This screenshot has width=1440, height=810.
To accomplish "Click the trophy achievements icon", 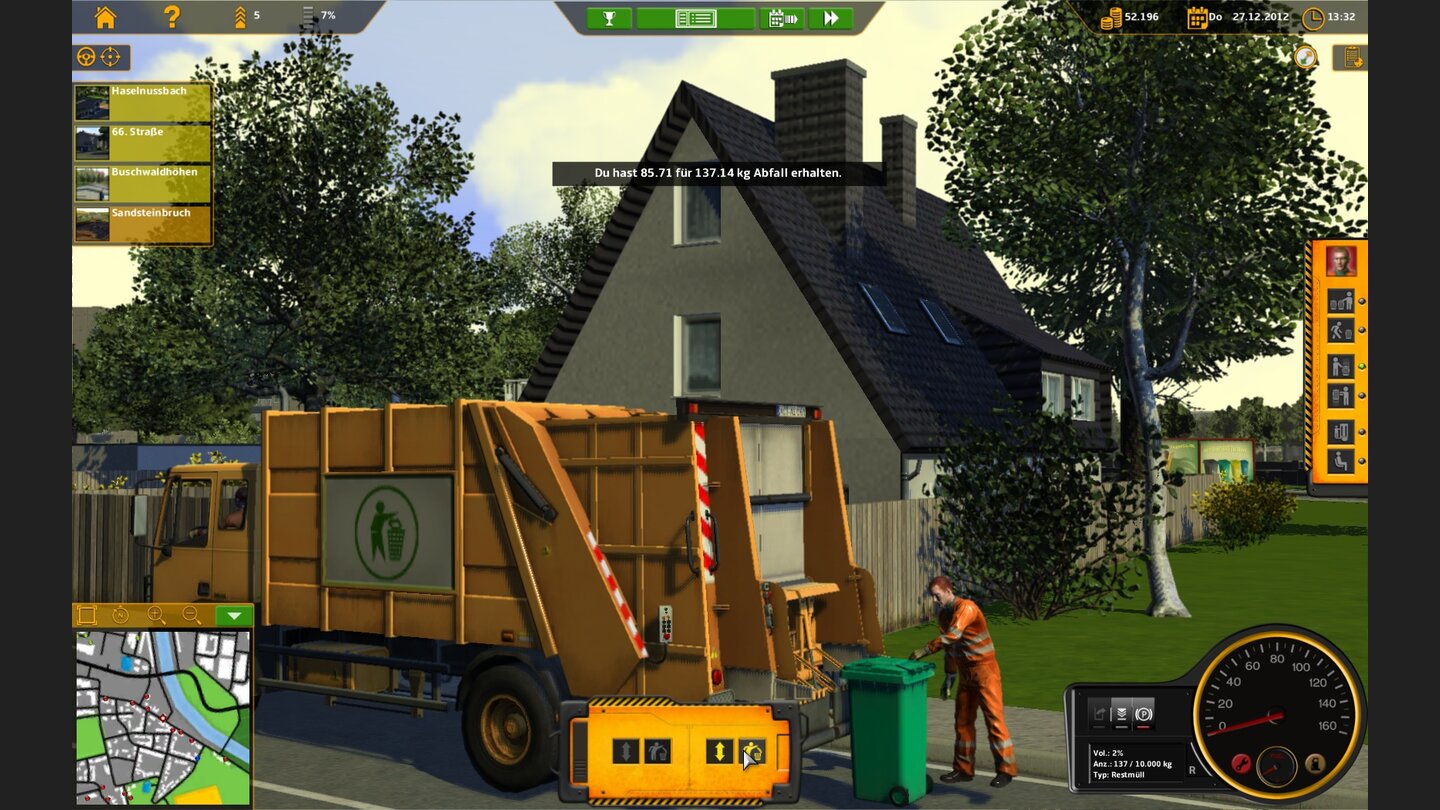I will click(x=608, y=18).
